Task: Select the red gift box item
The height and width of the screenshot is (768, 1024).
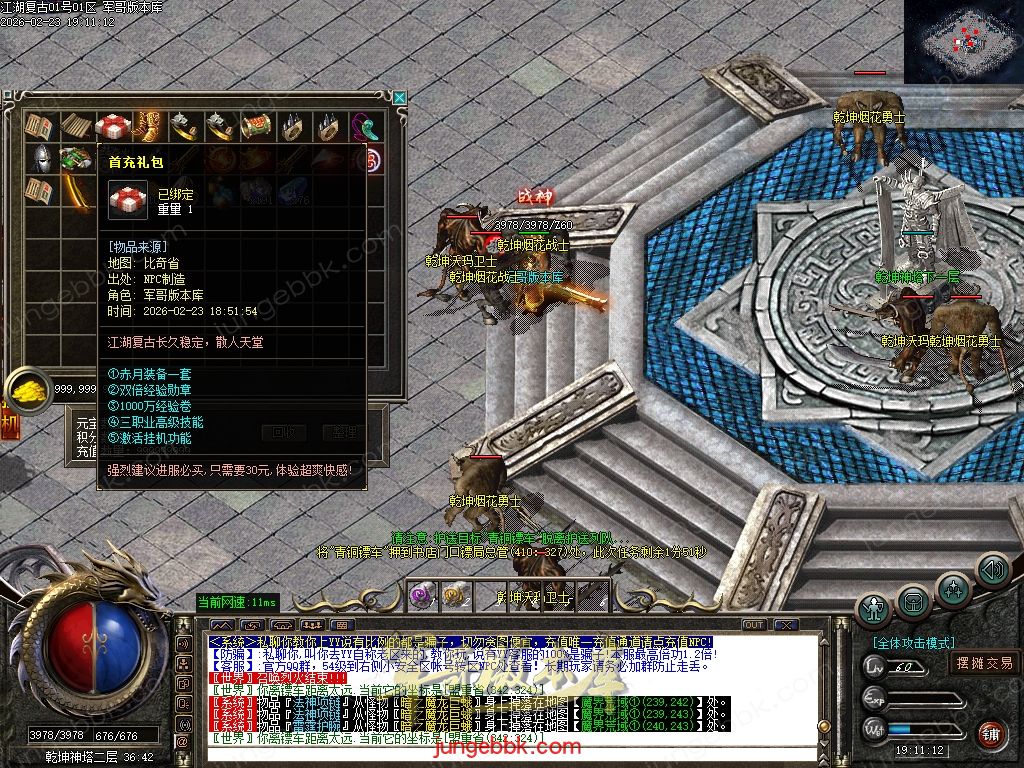Action: tap(112, 126)
